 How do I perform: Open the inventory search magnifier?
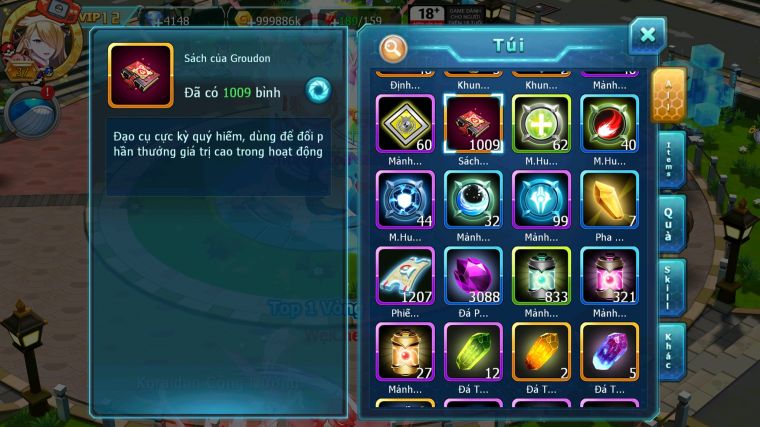point(394,47)
